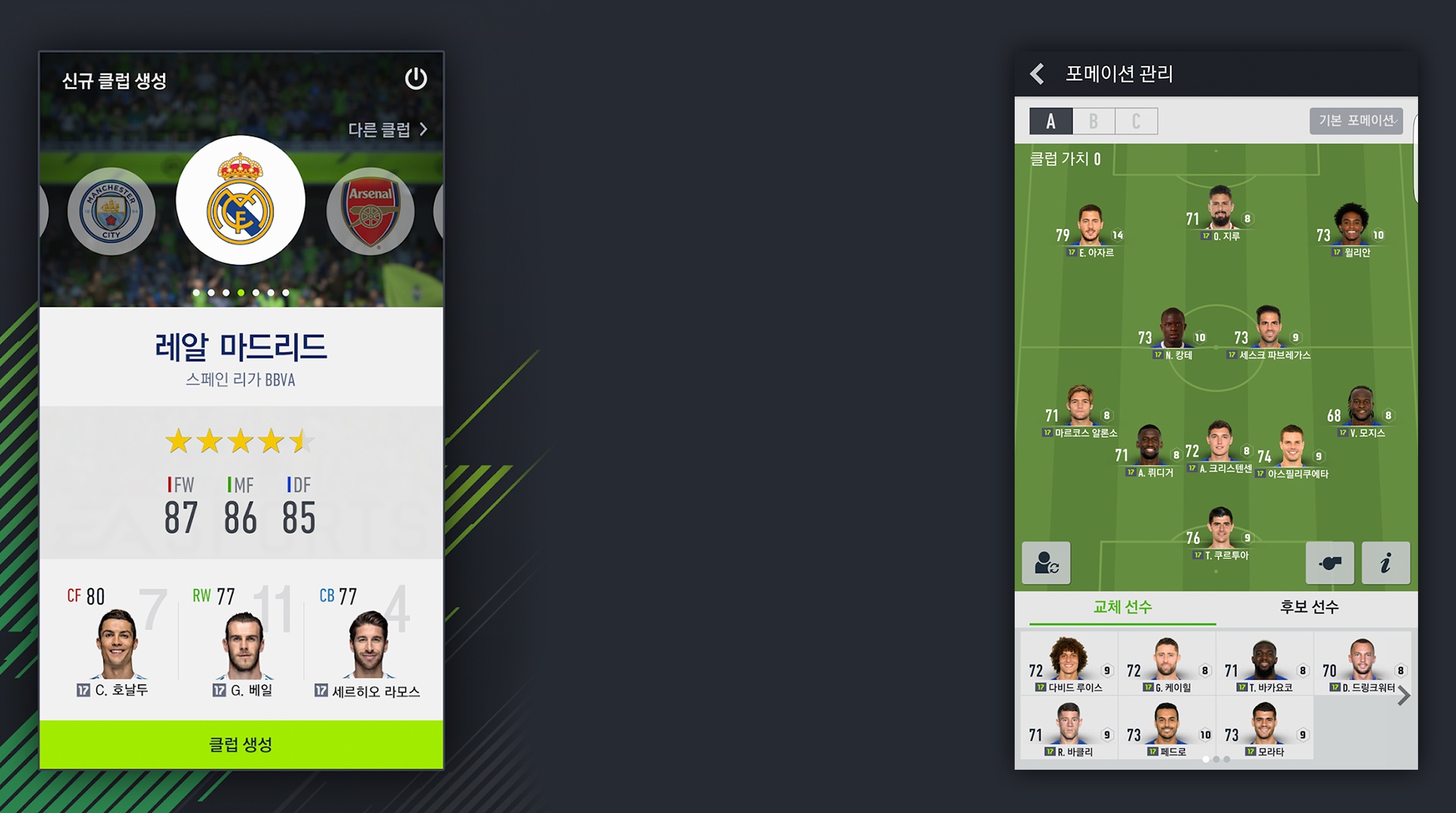Select the player swap icon
The width and height of the screenshot is (1456, 813).
click(x=1046, y=563)
